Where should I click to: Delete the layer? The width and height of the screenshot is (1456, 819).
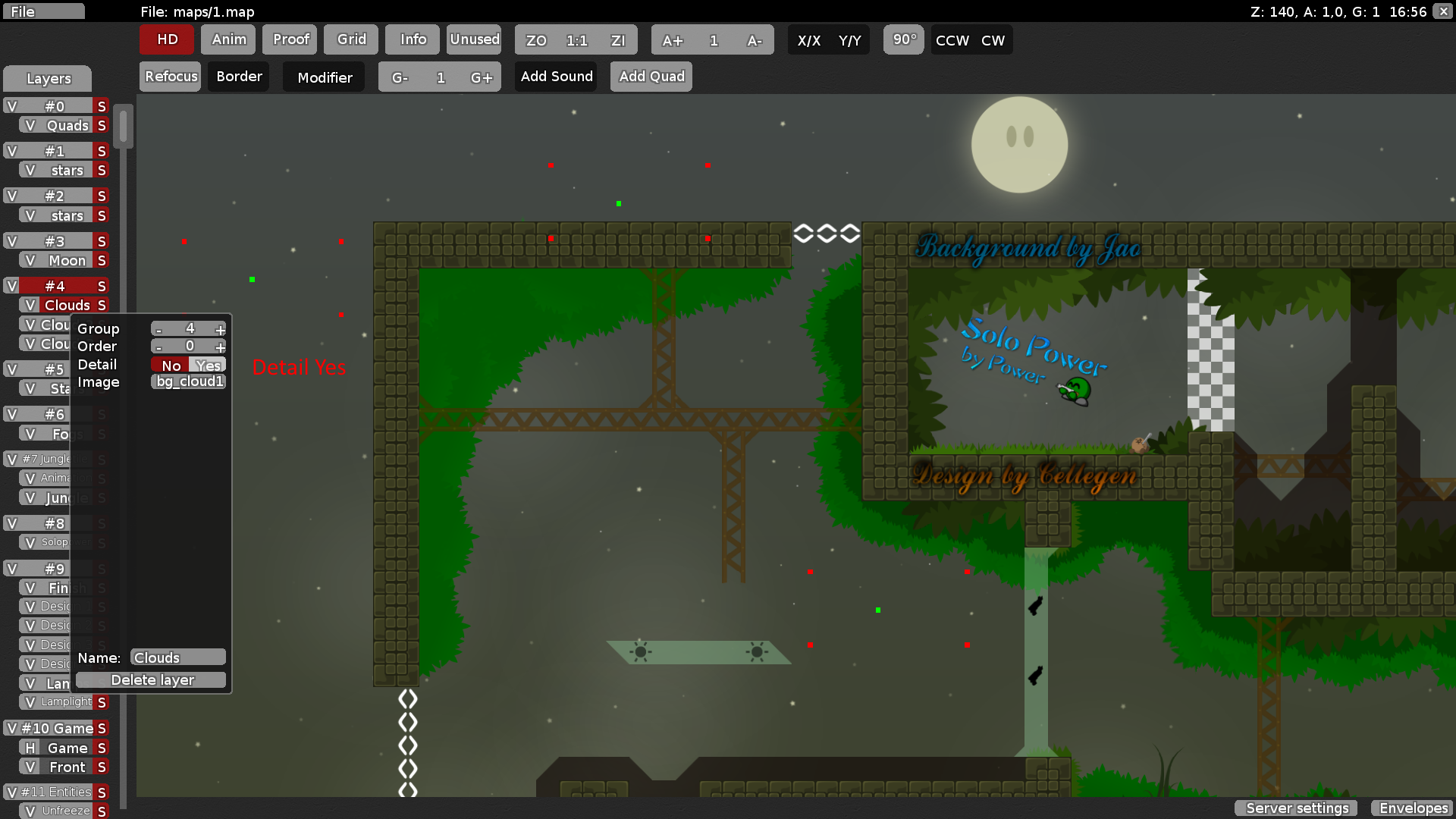(152, 680)
